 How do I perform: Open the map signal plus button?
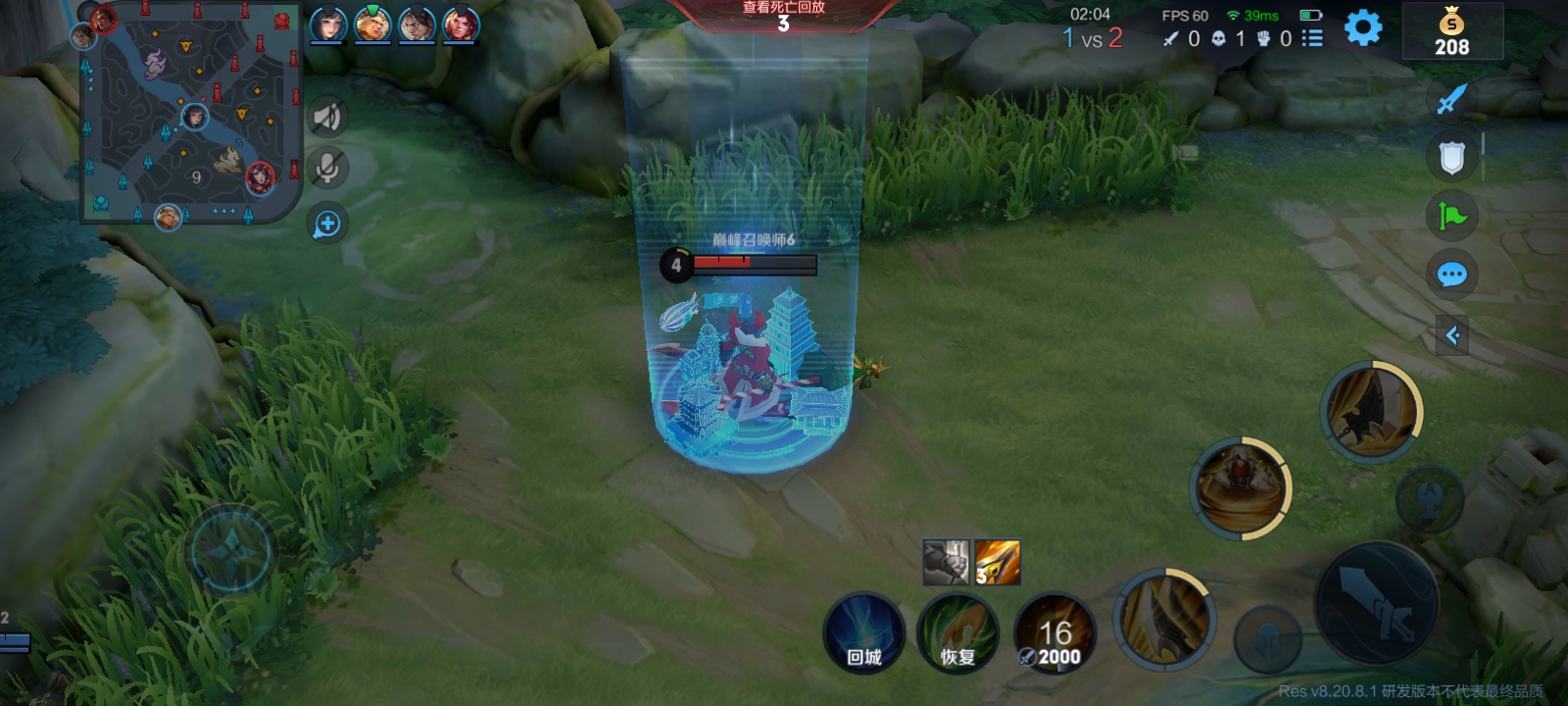tap(327, 225)
